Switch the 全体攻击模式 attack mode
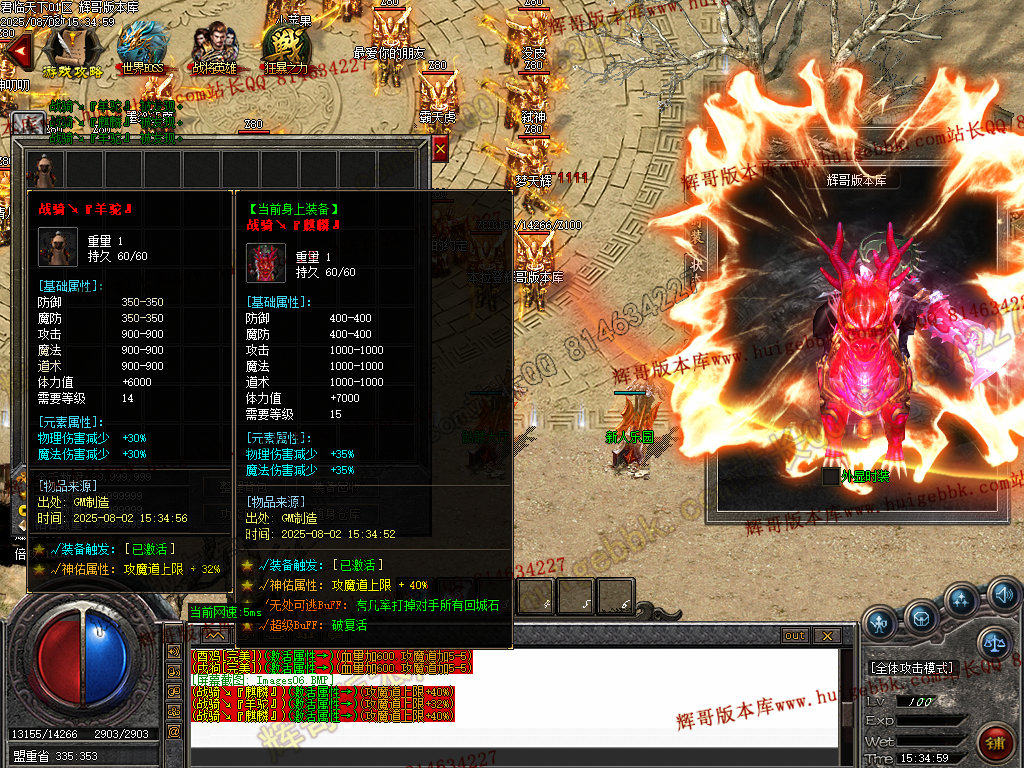1024x768 pixels. click(912, 667)
